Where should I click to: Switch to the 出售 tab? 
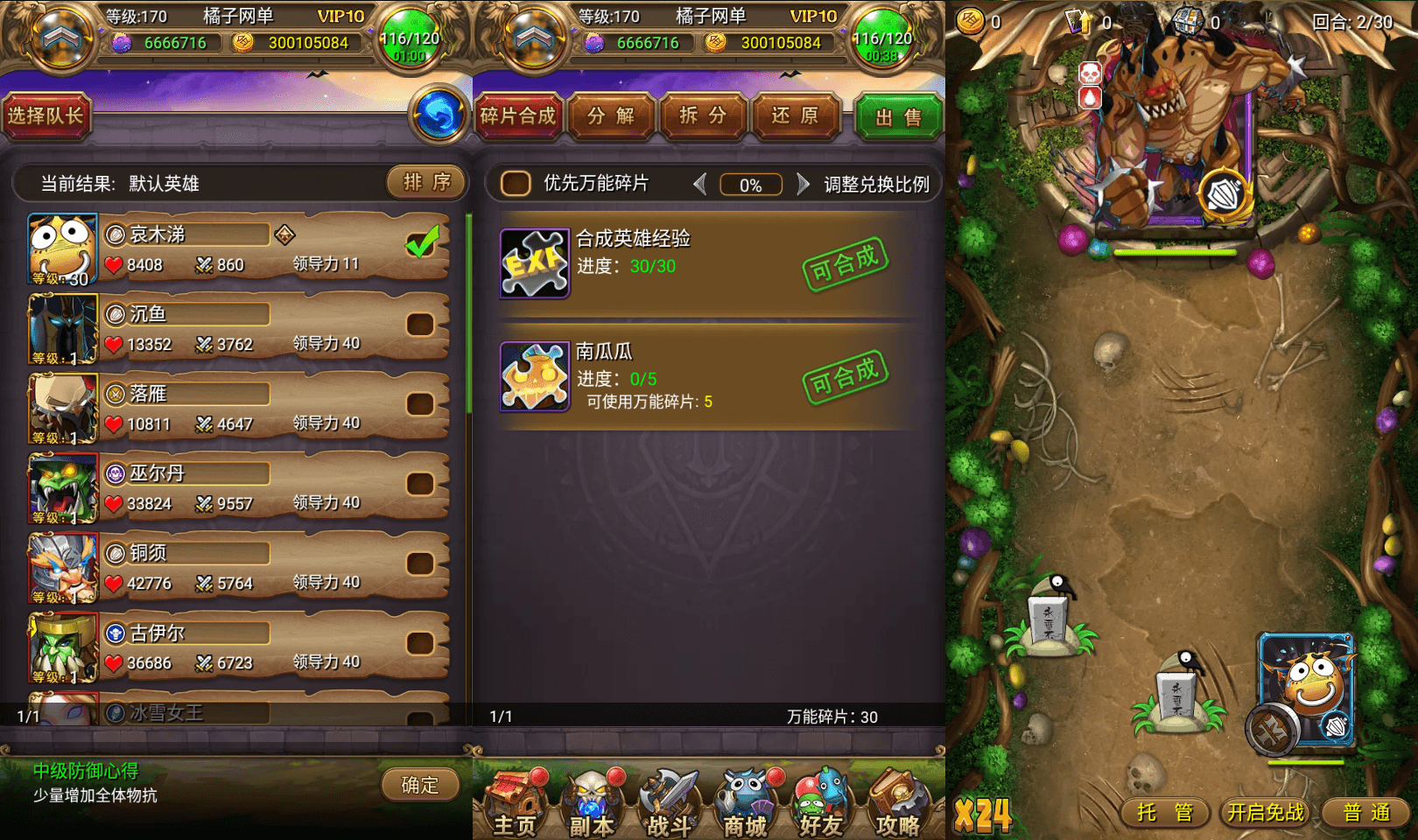[899, 115]
